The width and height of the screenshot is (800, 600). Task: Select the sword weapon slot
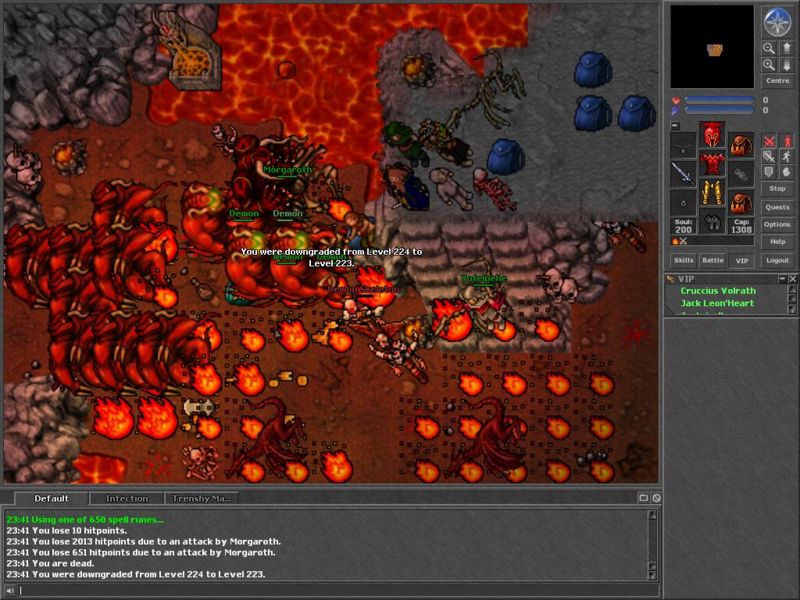[x=684, y=173]
